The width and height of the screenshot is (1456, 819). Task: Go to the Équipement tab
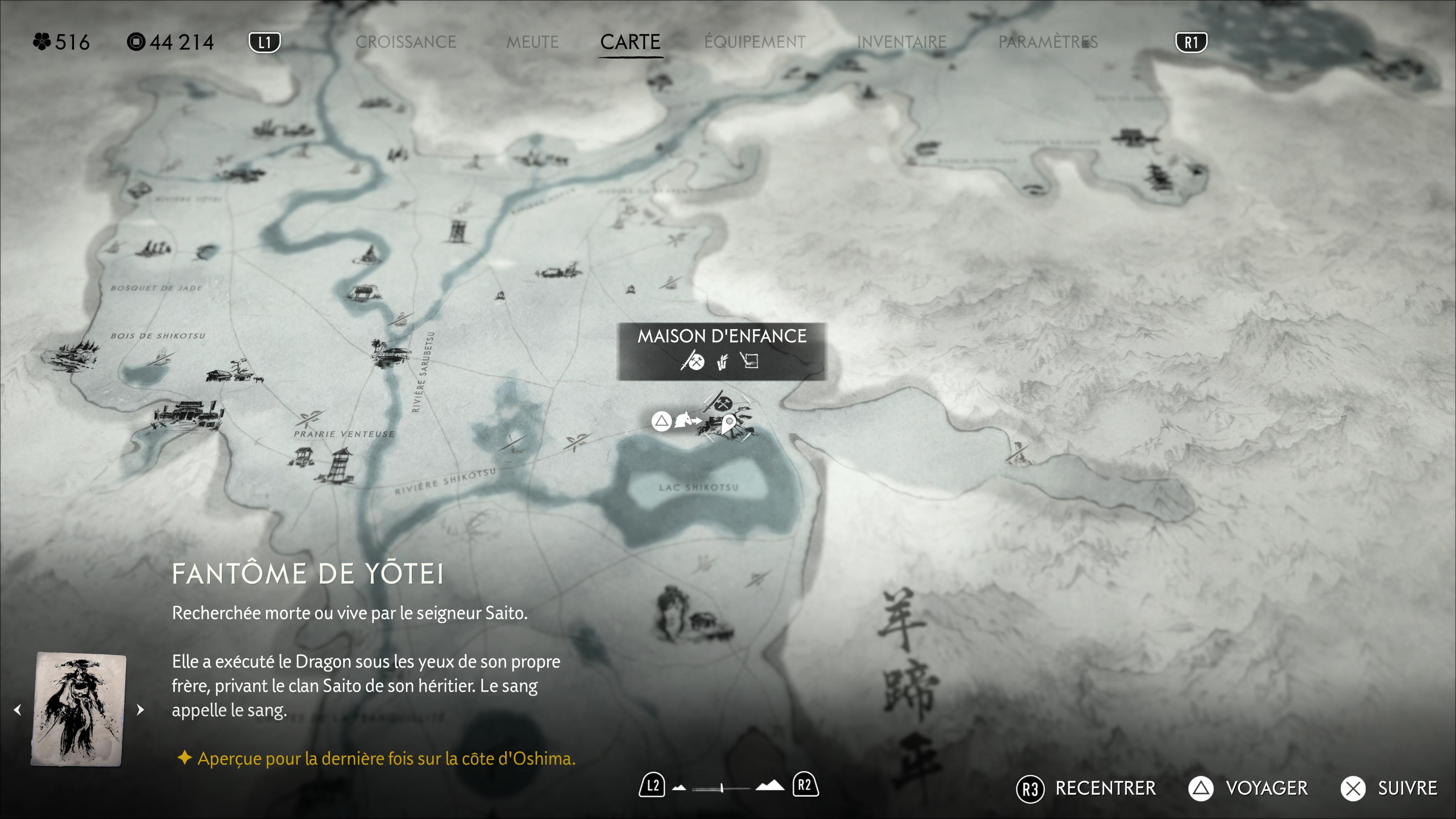[x=755, y=42]
